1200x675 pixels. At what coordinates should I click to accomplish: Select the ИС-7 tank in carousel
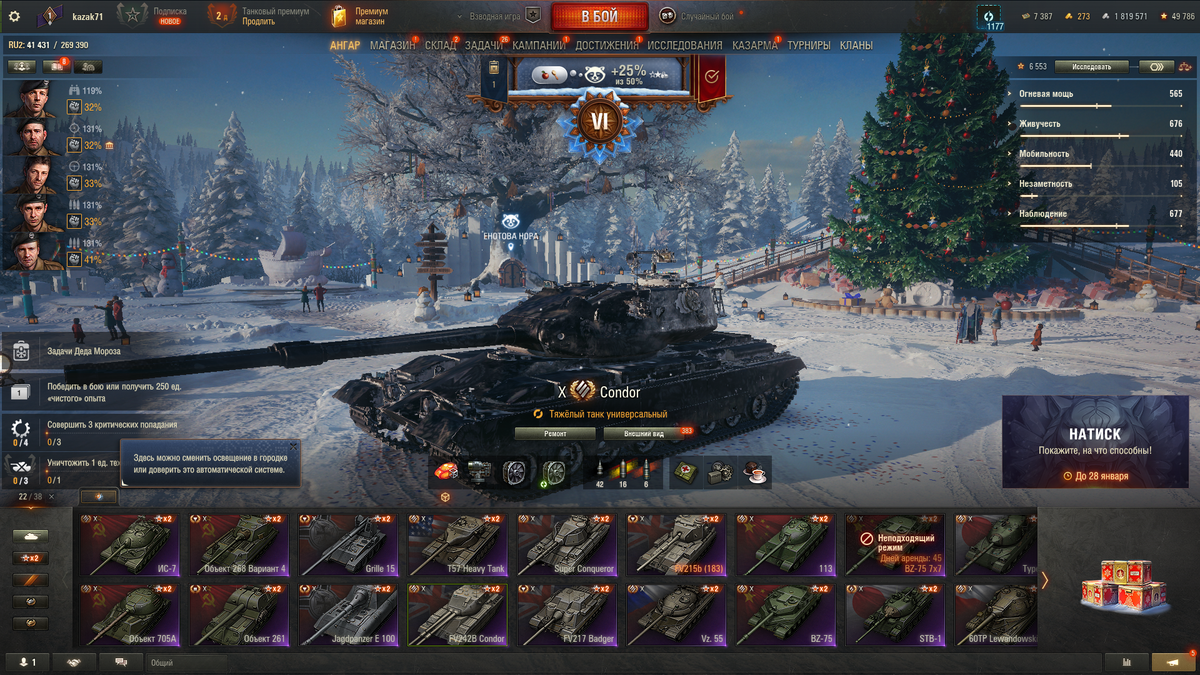tap(126, 546)
